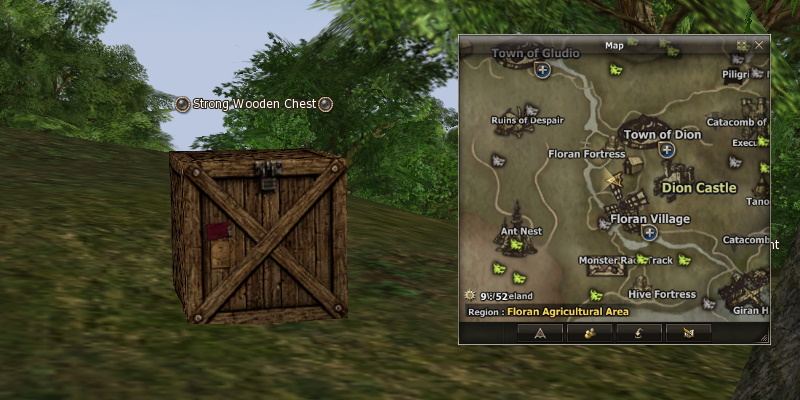Click the second map toolbar button
Screen dimensions: 800x400
[x=590, y=332]
